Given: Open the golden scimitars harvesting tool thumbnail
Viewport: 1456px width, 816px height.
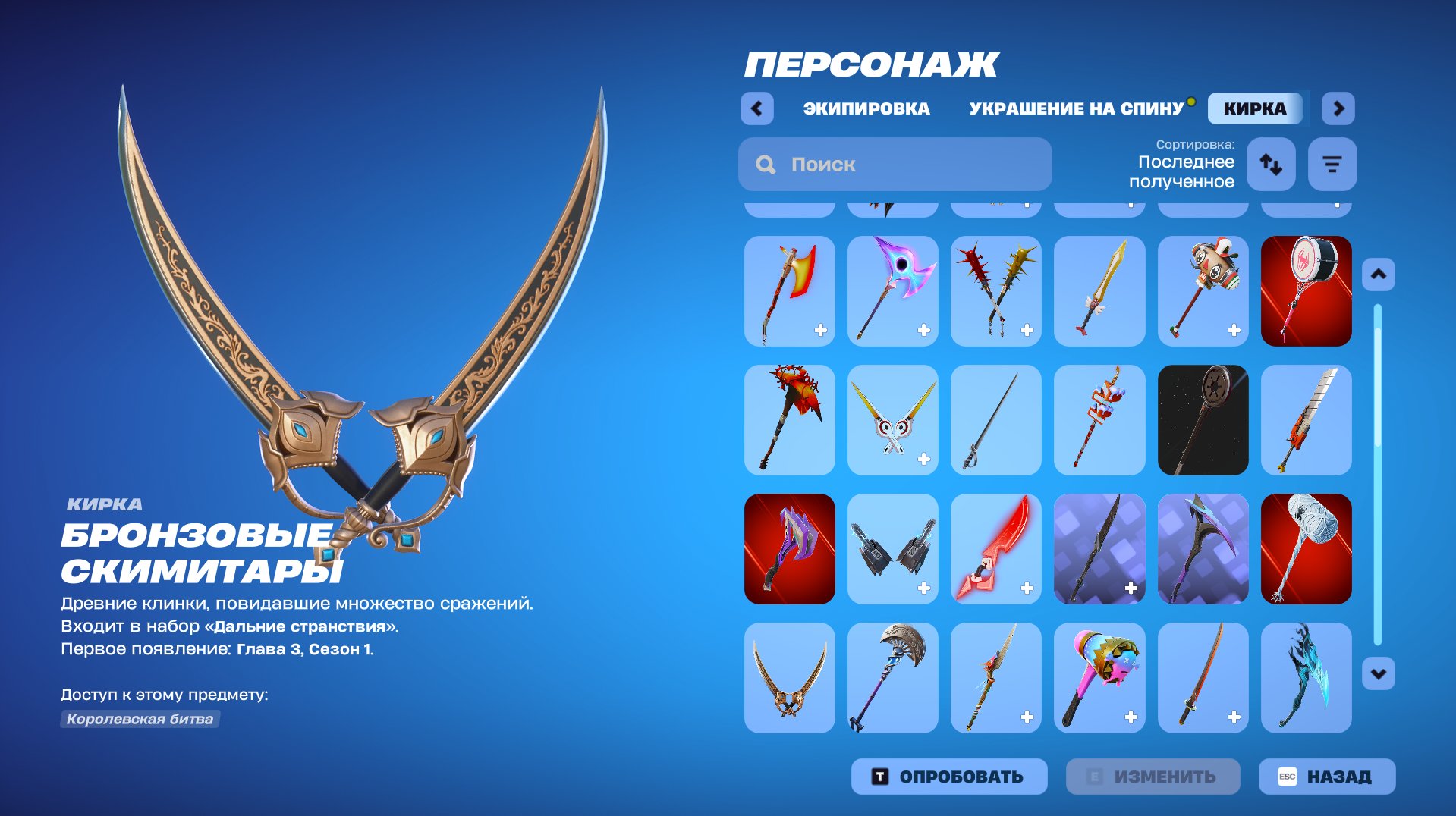Looking at the screenshot, I should [x=789, y=678].
